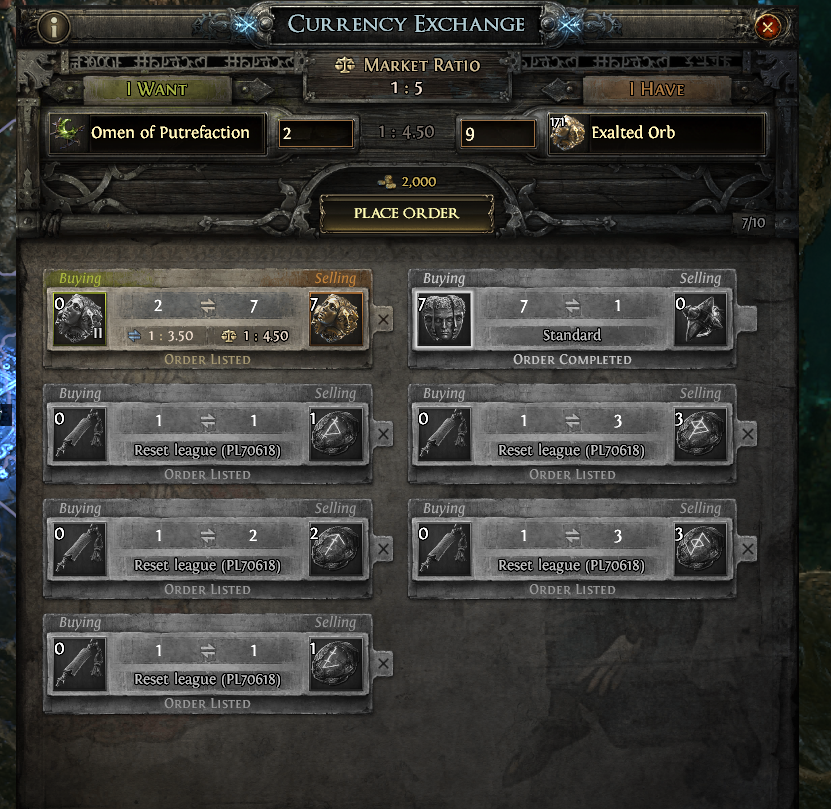Cancel the 2-for-7 omen order
831x809 pixels.
point(384,321)
